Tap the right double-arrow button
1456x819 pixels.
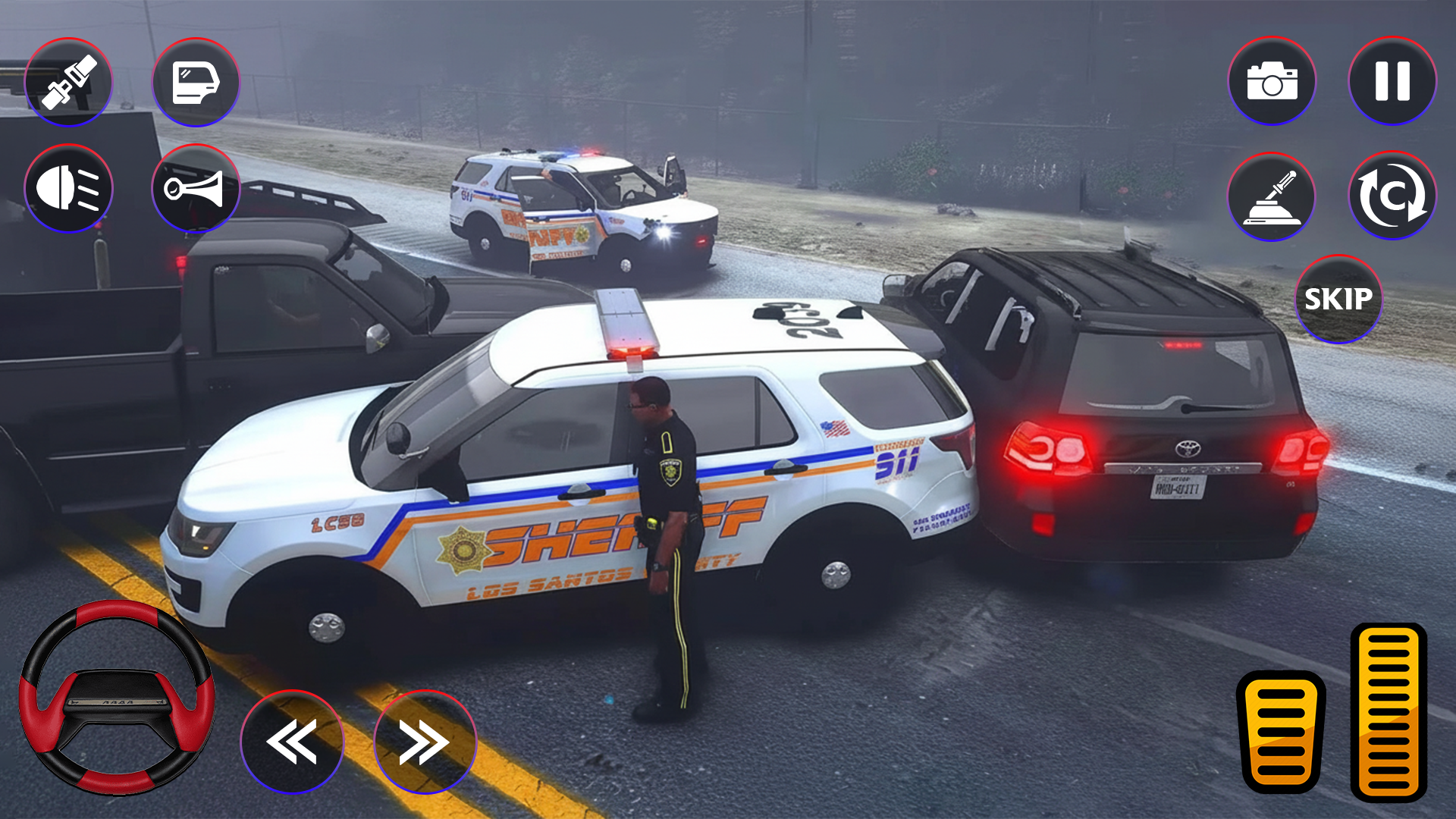pyautogui.click(x=425, y=742)
